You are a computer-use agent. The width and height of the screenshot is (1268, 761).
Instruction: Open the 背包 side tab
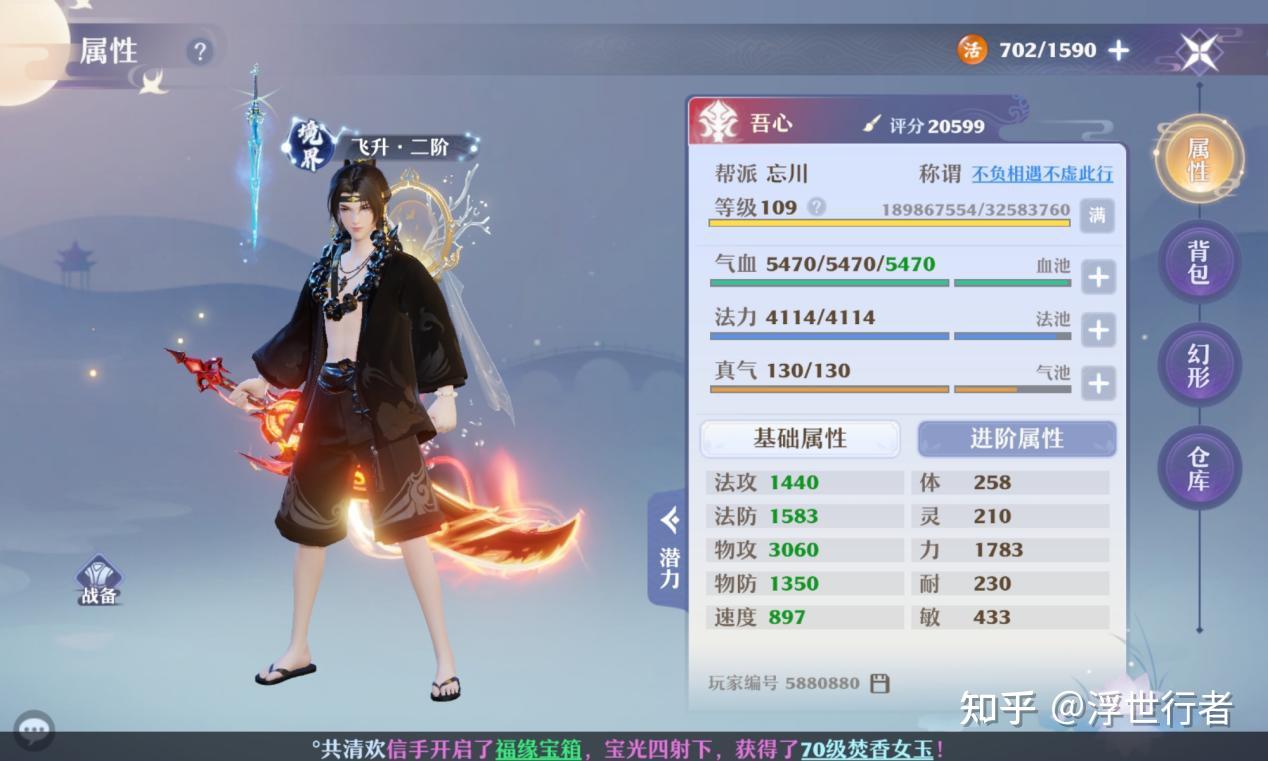[x=1198, y=262]
